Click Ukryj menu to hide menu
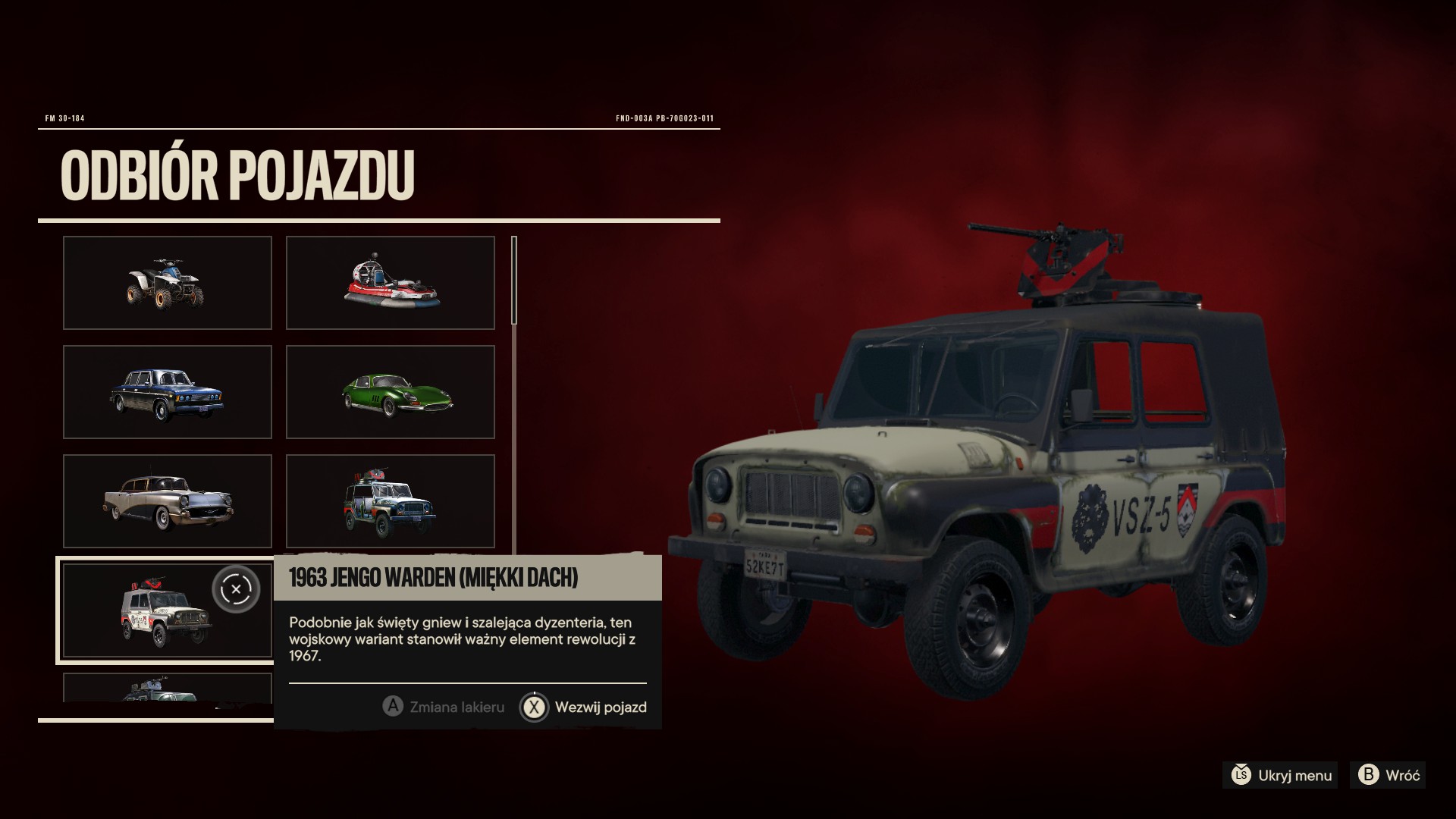The width and height of the screenshot is (1456, 819). point(1280,775)
